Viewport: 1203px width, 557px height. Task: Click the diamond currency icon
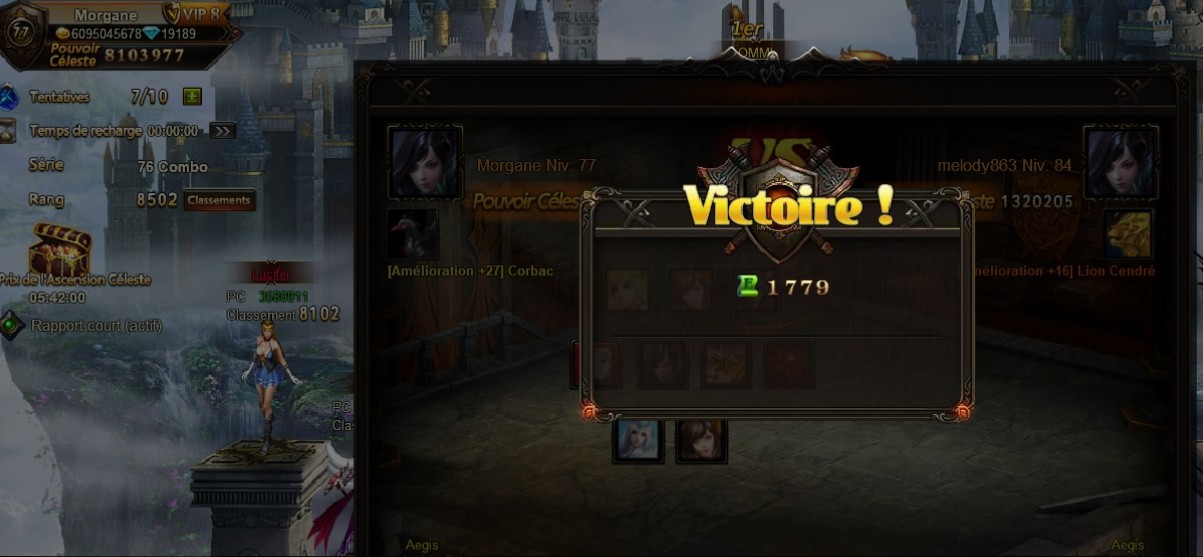(x=150, y=33)
